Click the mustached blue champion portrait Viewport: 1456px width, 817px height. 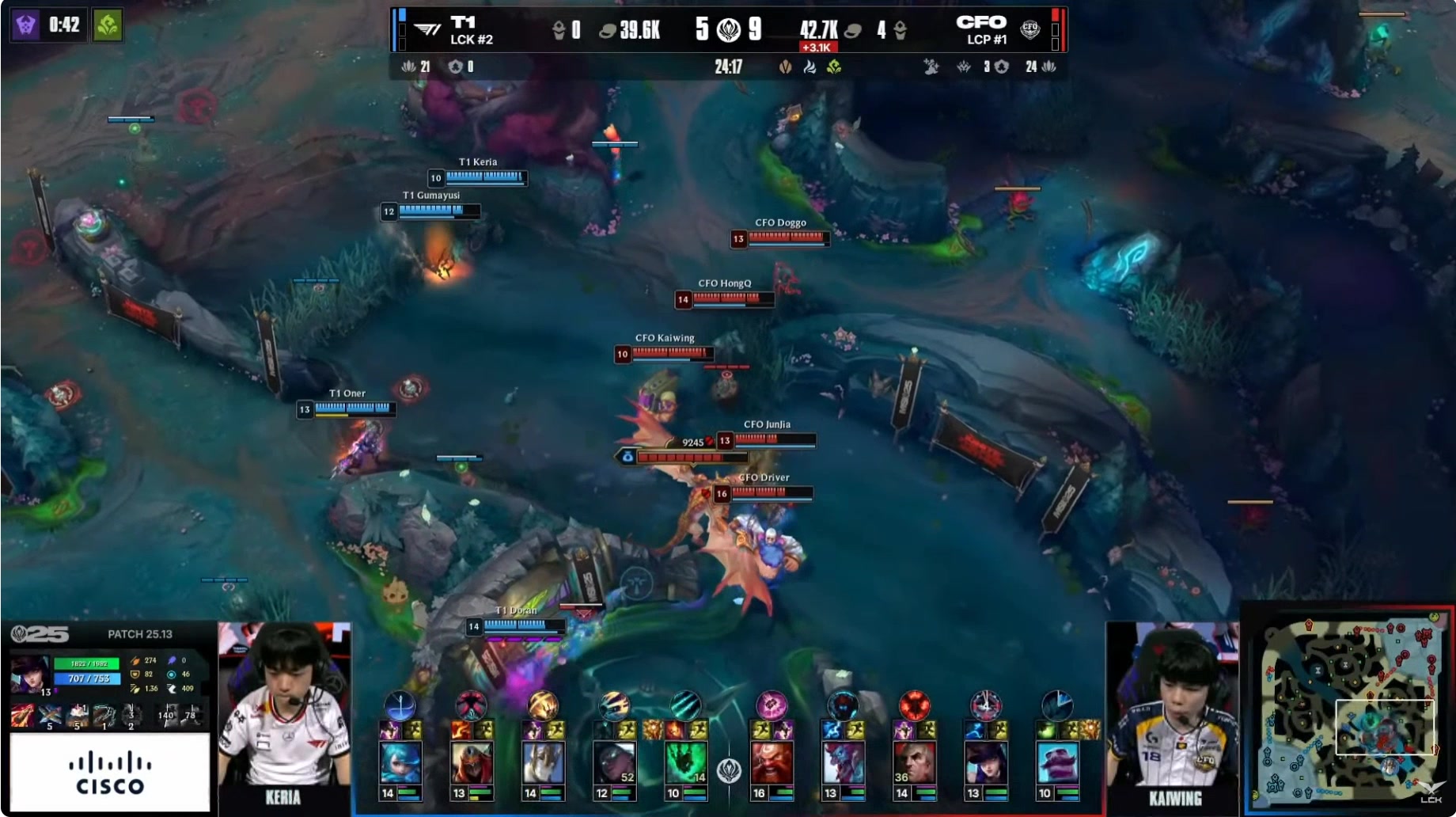[1056, 762]
